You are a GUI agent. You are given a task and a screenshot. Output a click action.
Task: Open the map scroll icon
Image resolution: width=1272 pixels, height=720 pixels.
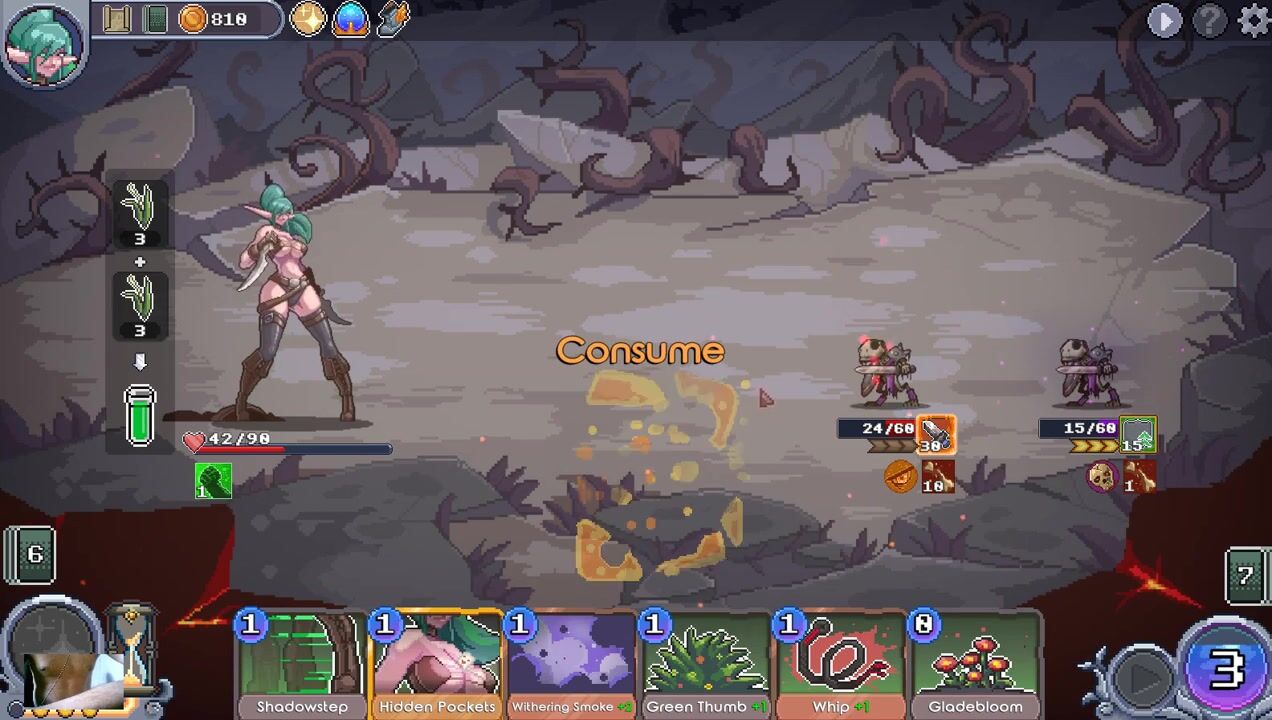pos(118,19)
